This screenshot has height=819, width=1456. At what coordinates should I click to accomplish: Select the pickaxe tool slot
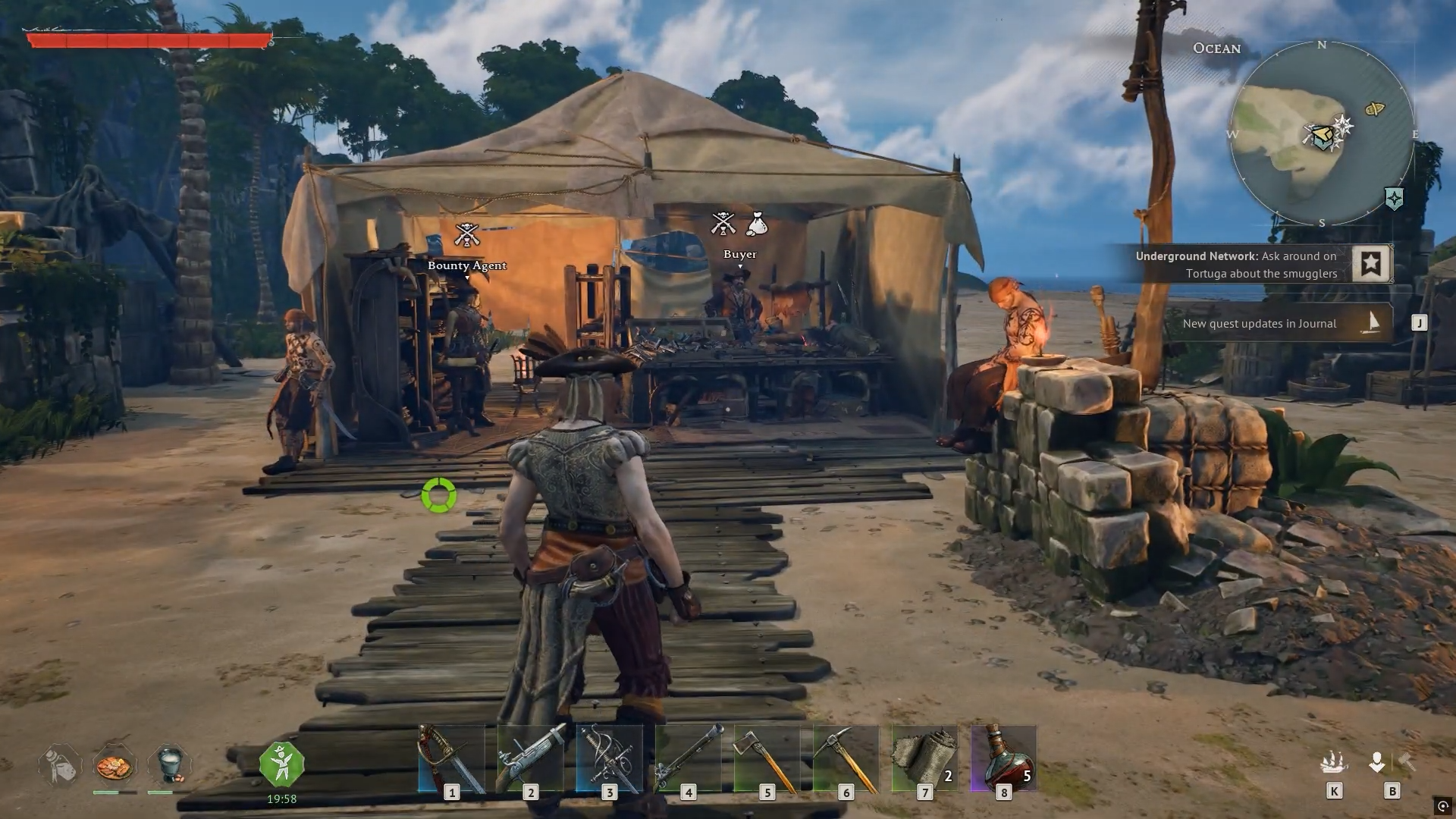[x=846, y=758]
